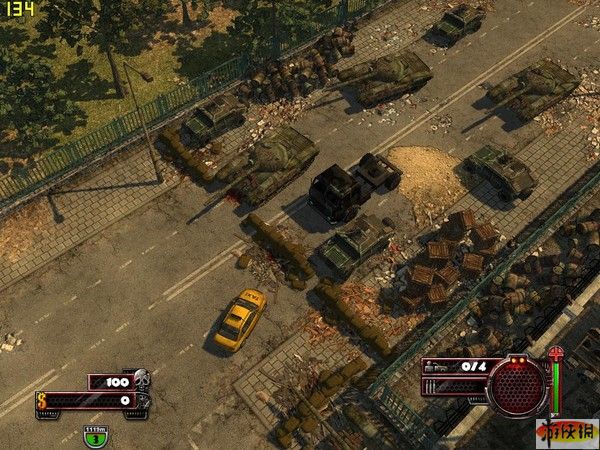Select the green objective distance marker
Viewport: 600px width, 450px height.
point(95,436)
